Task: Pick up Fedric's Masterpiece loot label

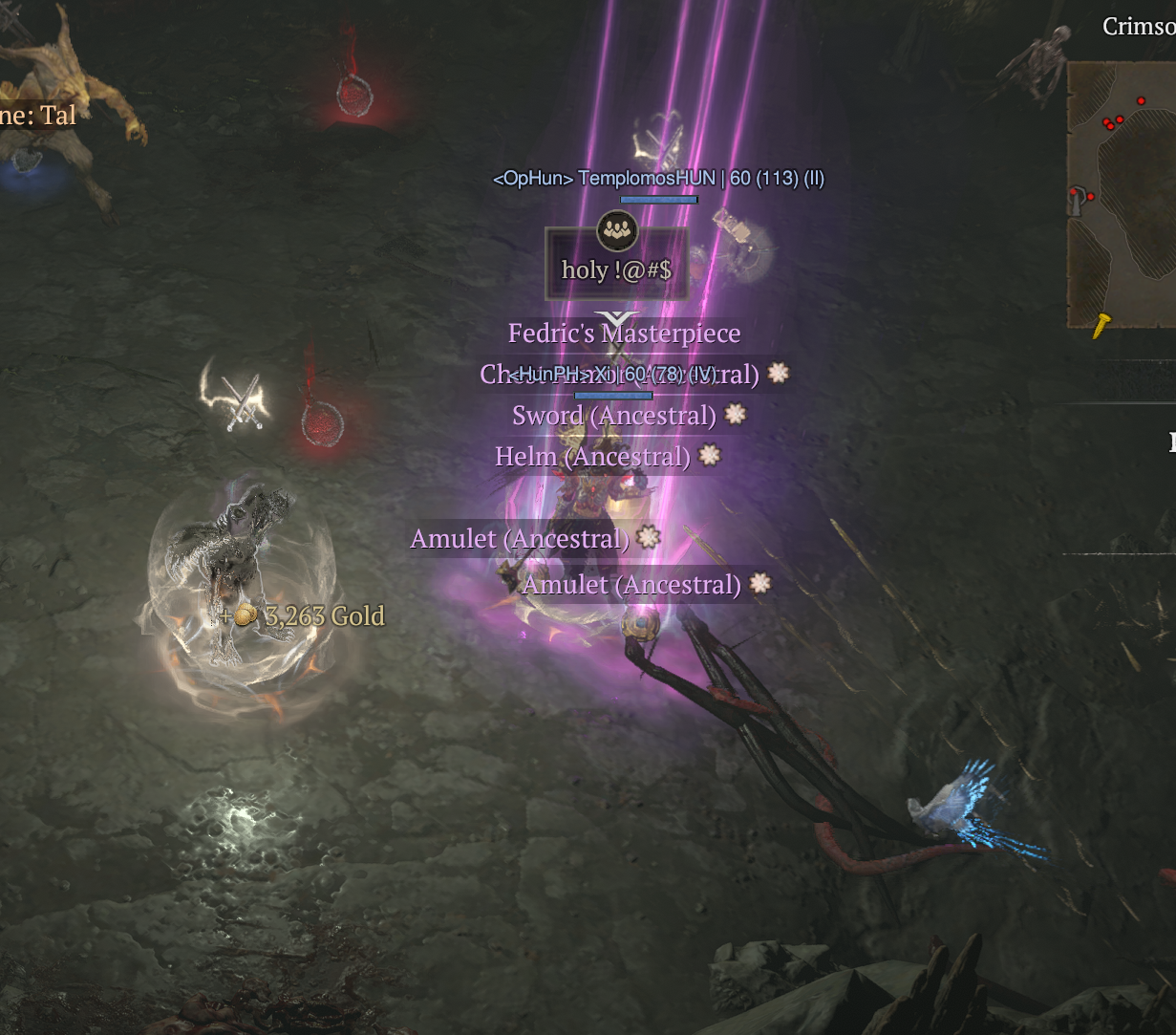Action: pos(624,334)
